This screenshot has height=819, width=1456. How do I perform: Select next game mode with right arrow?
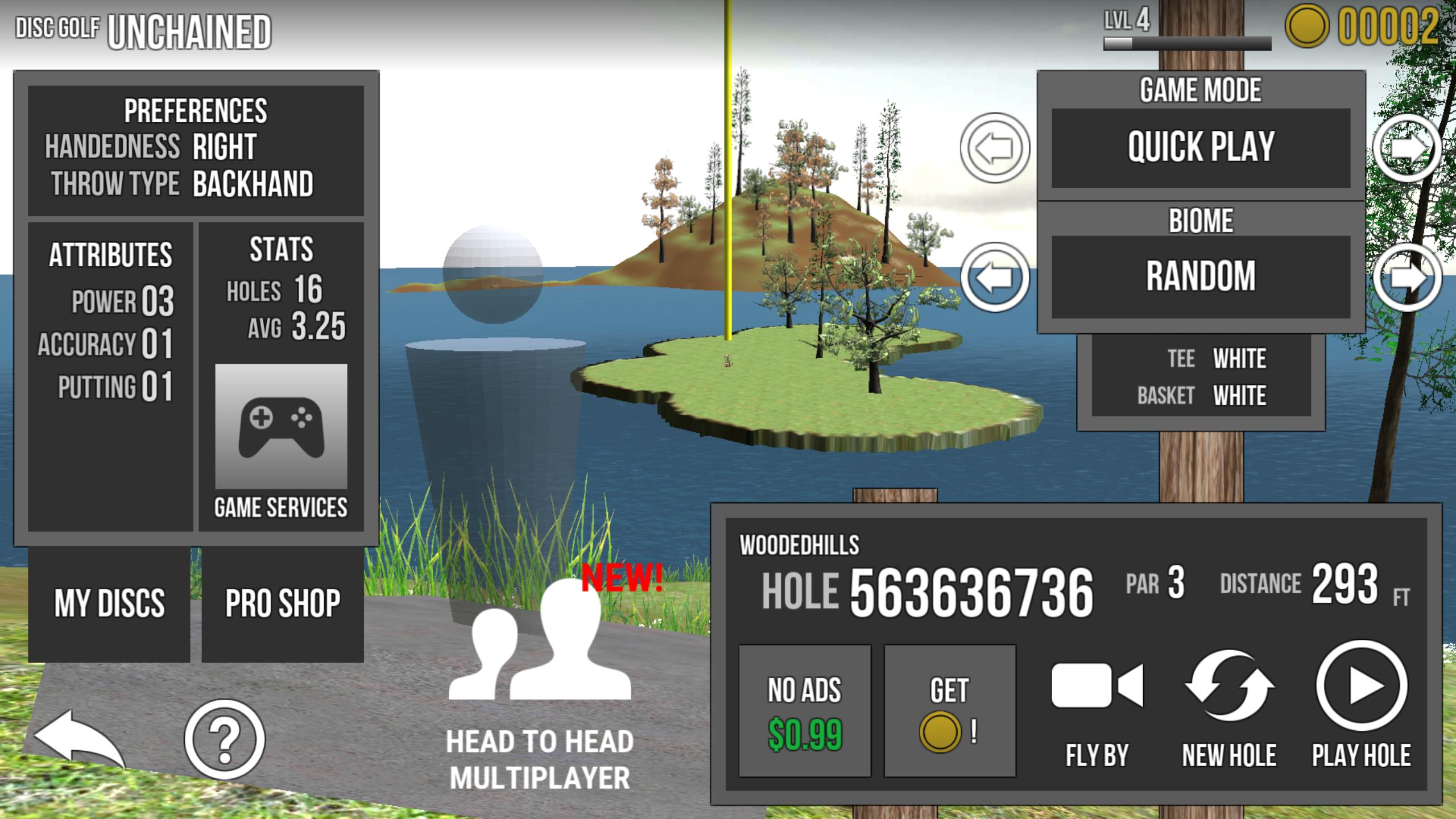pyautogui.click(x=1407, y=148)
